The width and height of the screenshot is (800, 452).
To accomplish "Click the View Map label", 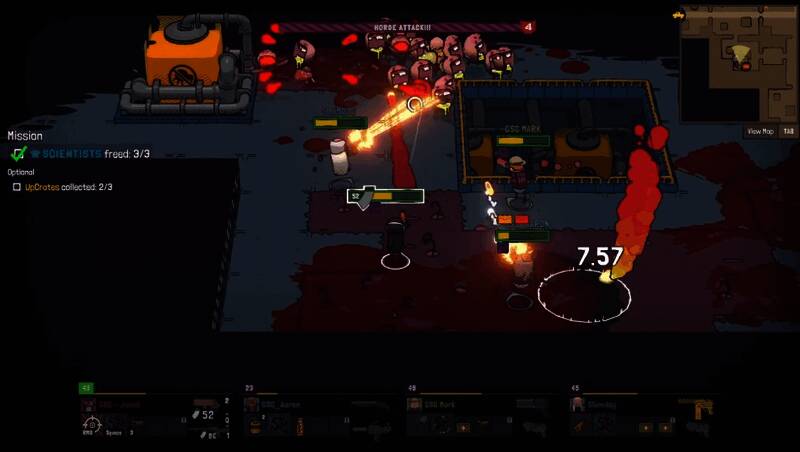I will tap(760, 131).
